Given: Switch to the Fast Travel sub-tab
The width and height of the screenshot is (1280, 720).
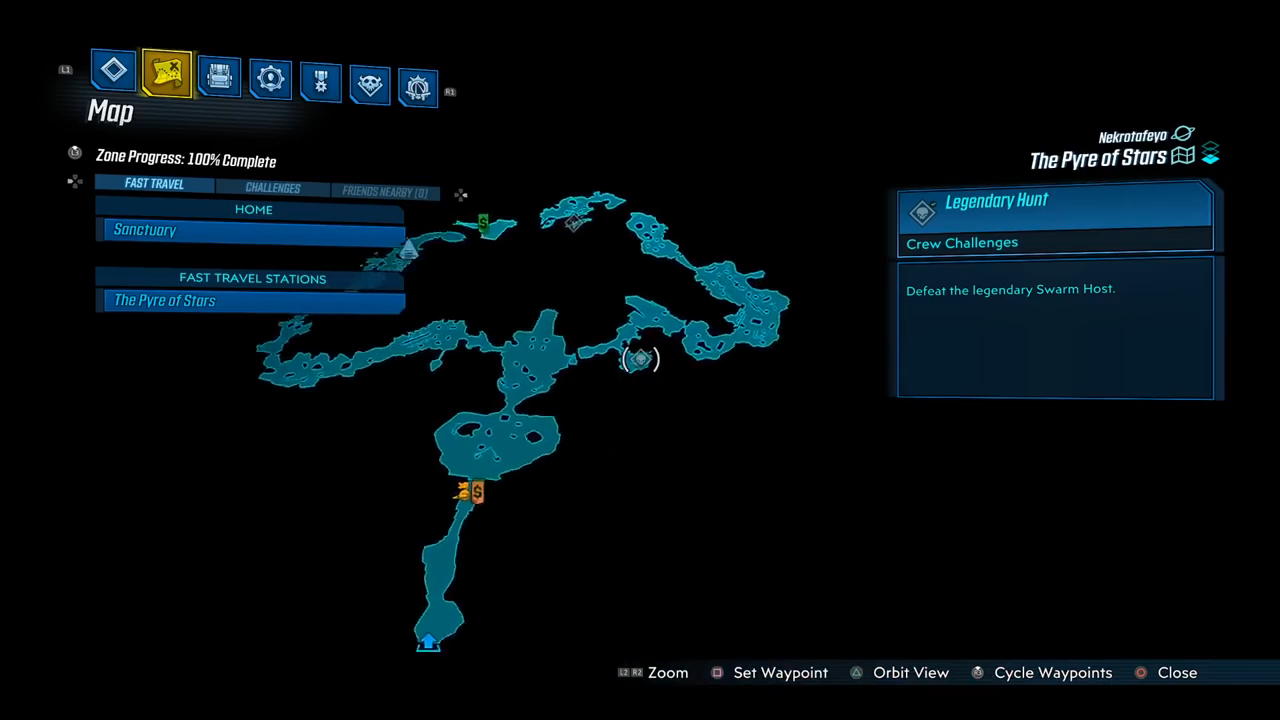Looking at the screenshot, I should 154,184.
